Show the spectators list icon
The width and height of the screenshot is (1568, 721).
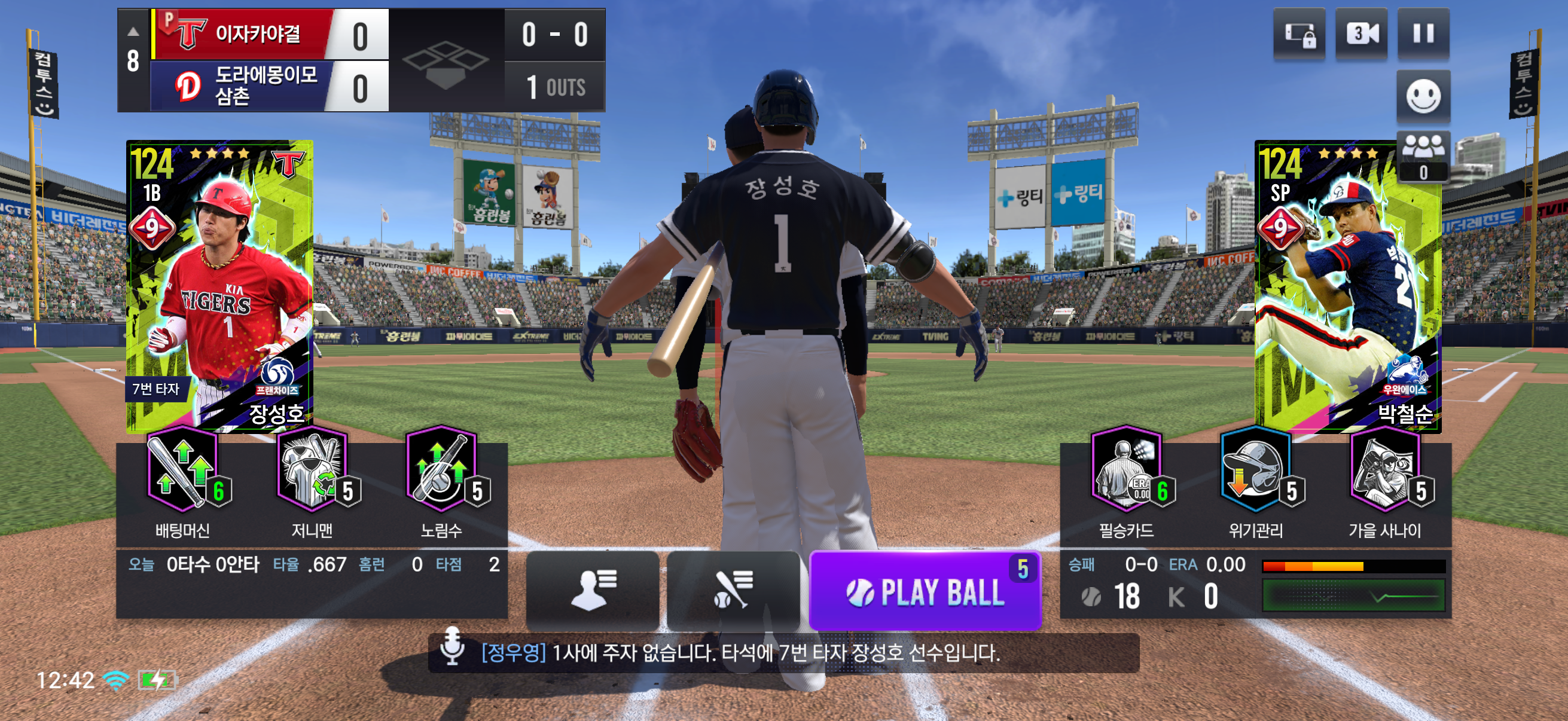click(1423, 157)
